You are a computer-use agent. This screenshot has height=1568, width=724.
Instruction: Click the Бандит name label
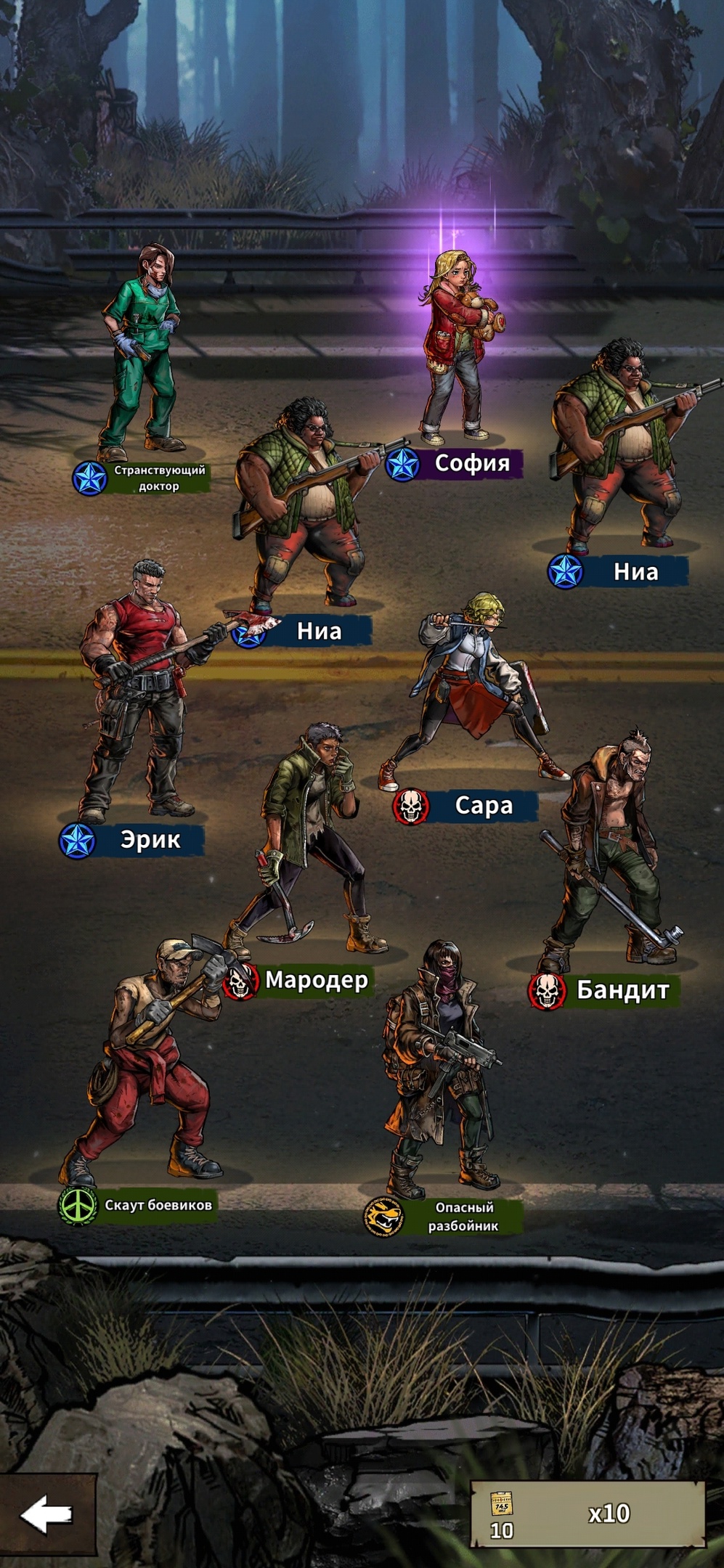click(622, 989)
